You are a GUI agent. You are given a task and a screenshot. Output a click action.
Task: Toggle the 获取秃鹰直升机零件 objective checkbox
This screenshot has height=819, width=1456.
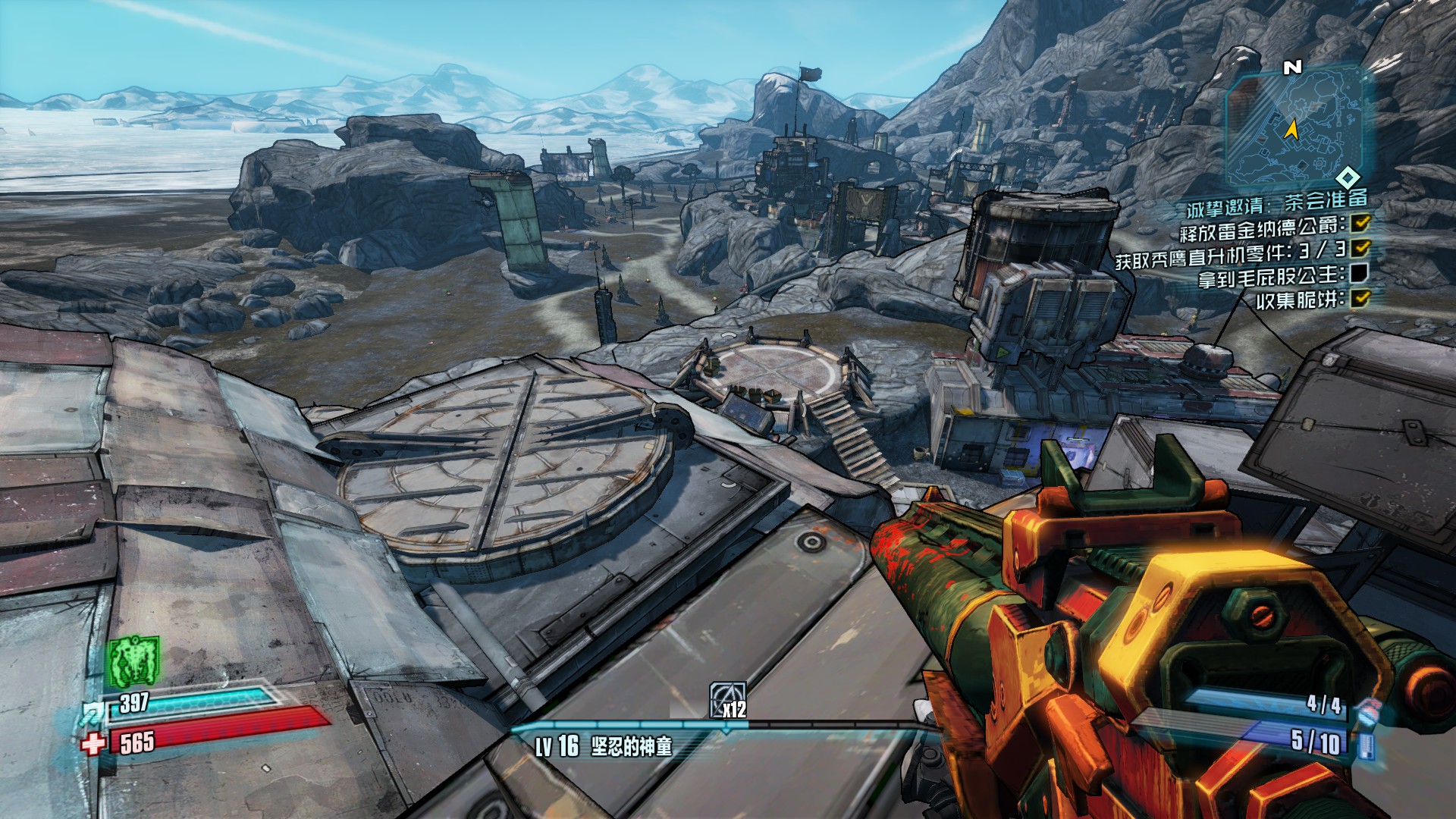tap(1361, 248)
